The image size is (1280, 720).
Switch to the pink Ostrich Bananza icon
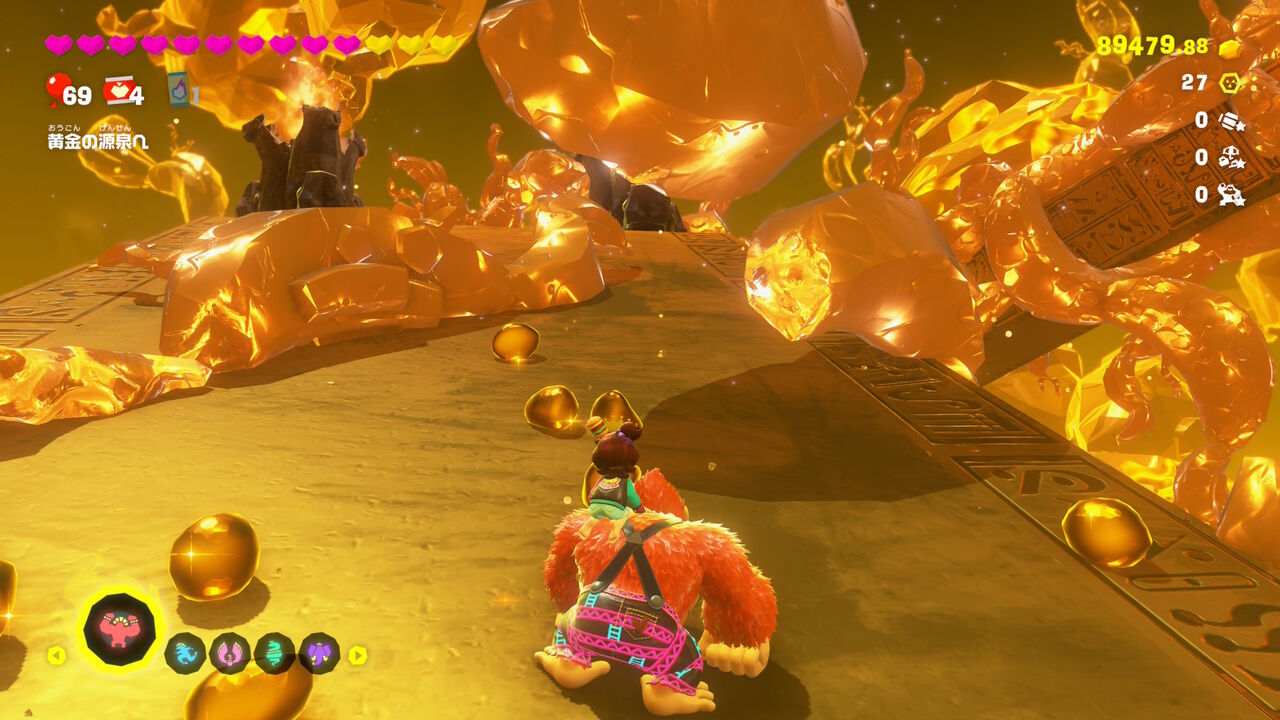230,654
